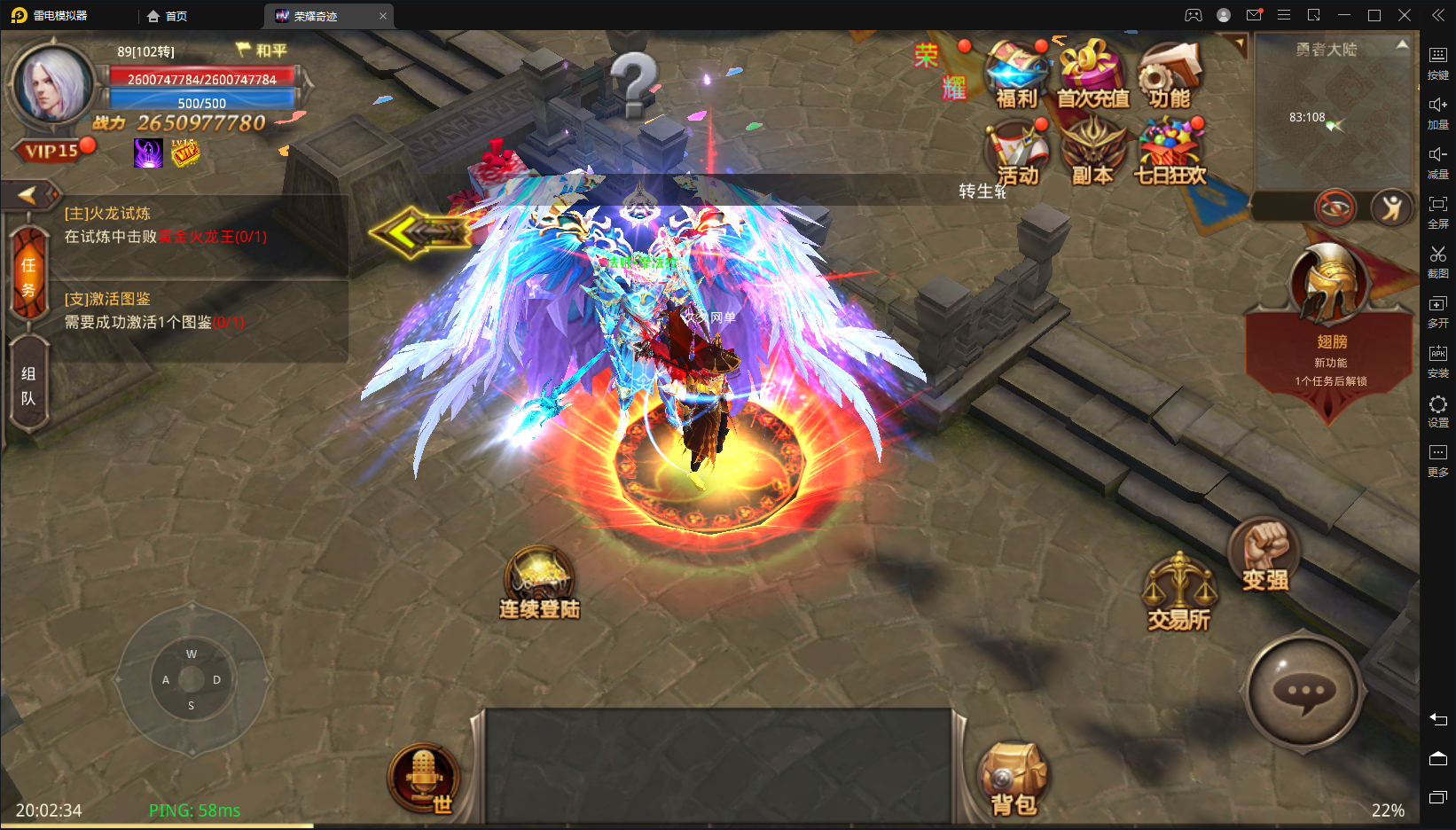Open the 功能 functions menu
This screenshot has height=830, width=1456.
point(1170,75)
